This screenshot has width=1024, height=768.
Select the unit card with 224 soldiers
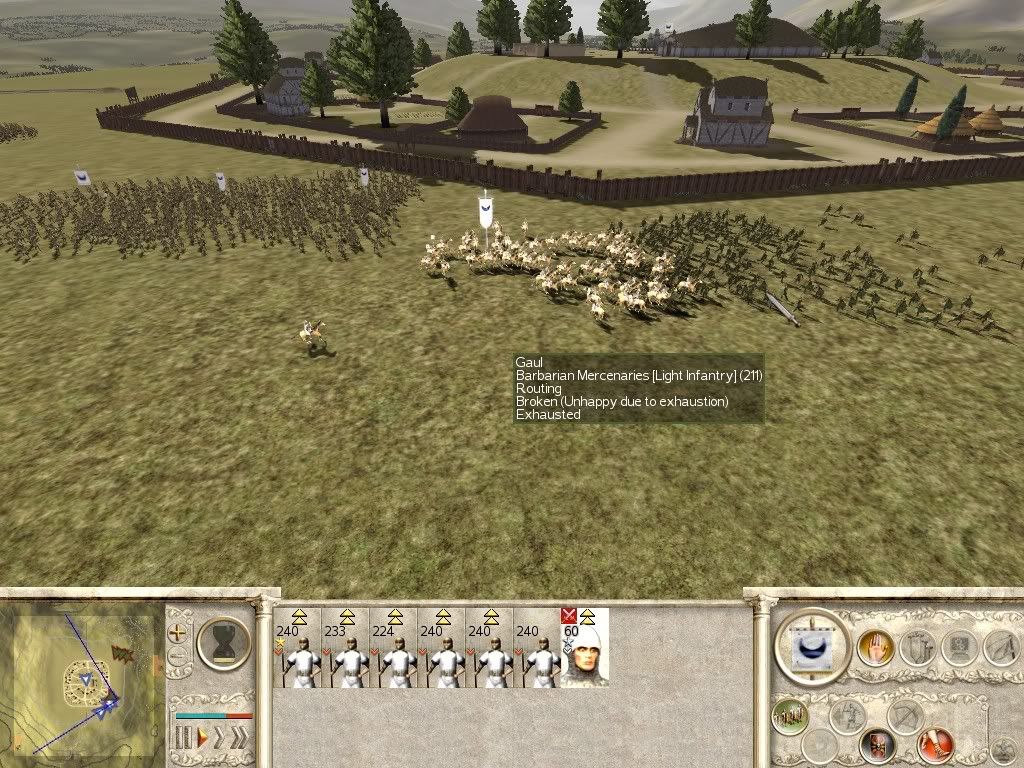pos(397,648)
